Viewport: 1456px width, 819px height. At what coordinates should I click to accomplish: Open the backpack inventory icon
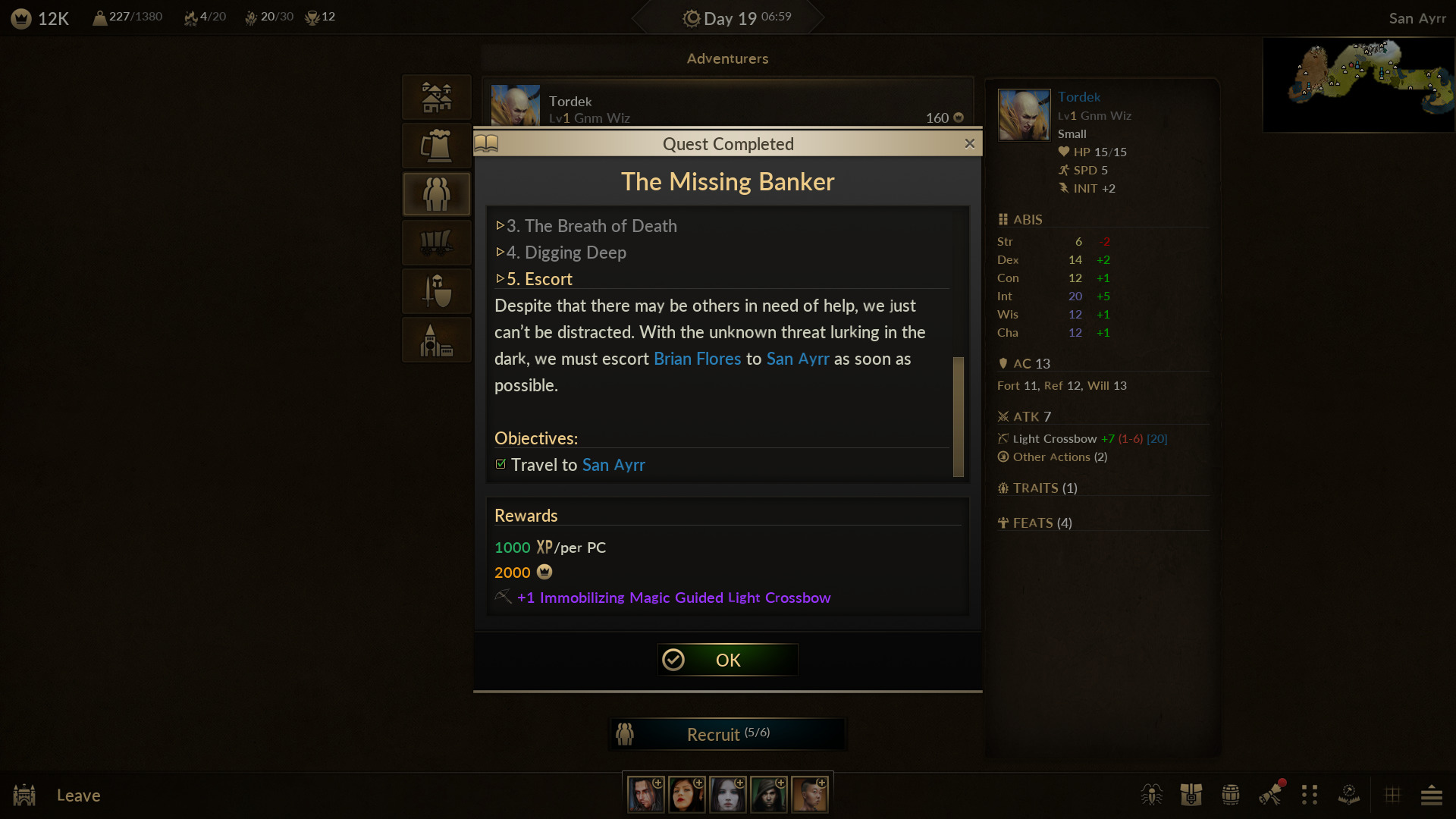pos(1191,795)
